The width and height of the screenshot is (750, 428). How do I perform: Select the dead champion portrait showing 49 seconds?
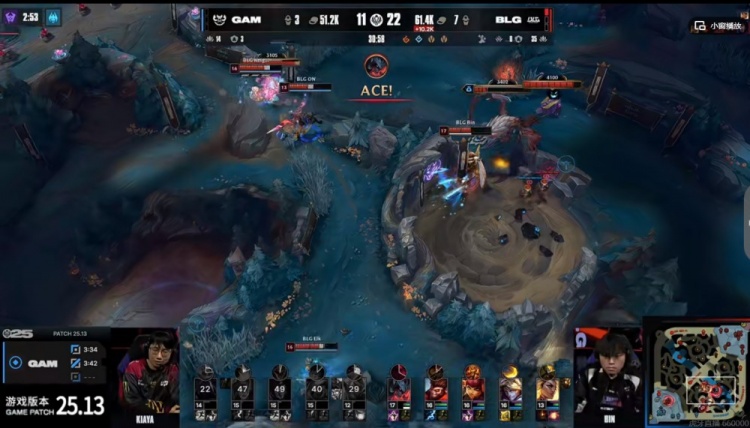point(279,387)
